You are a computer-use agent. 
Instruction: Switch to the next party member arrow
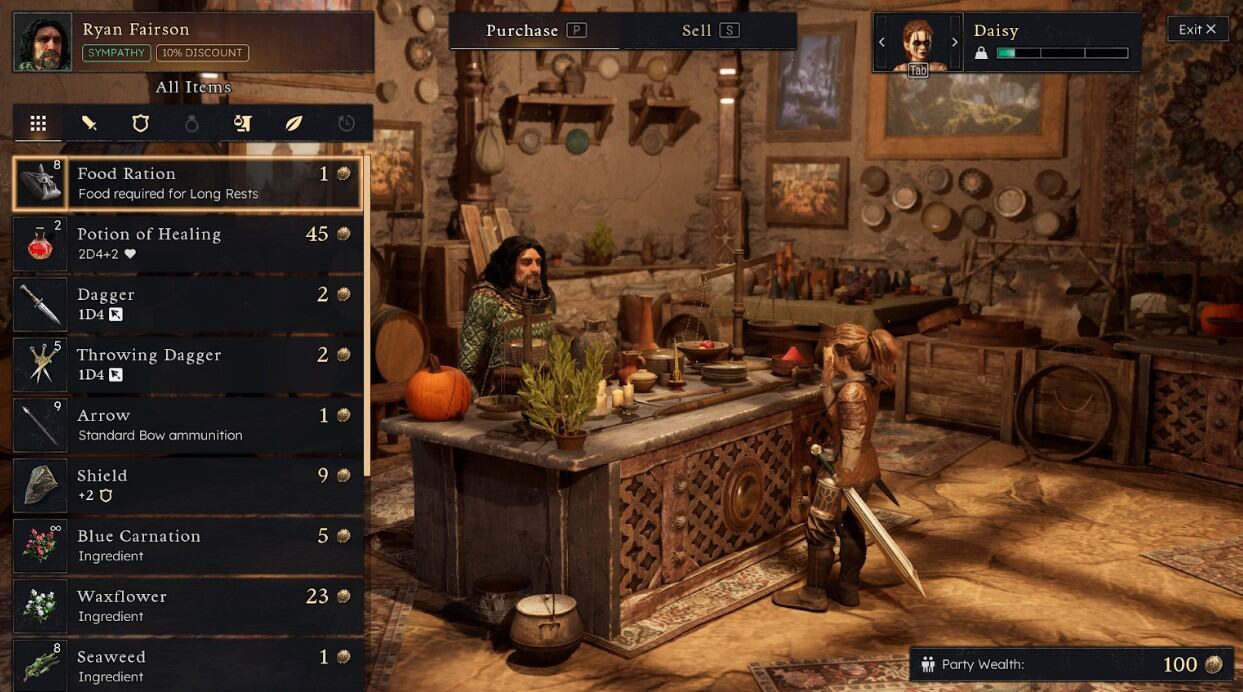(954, 42)
